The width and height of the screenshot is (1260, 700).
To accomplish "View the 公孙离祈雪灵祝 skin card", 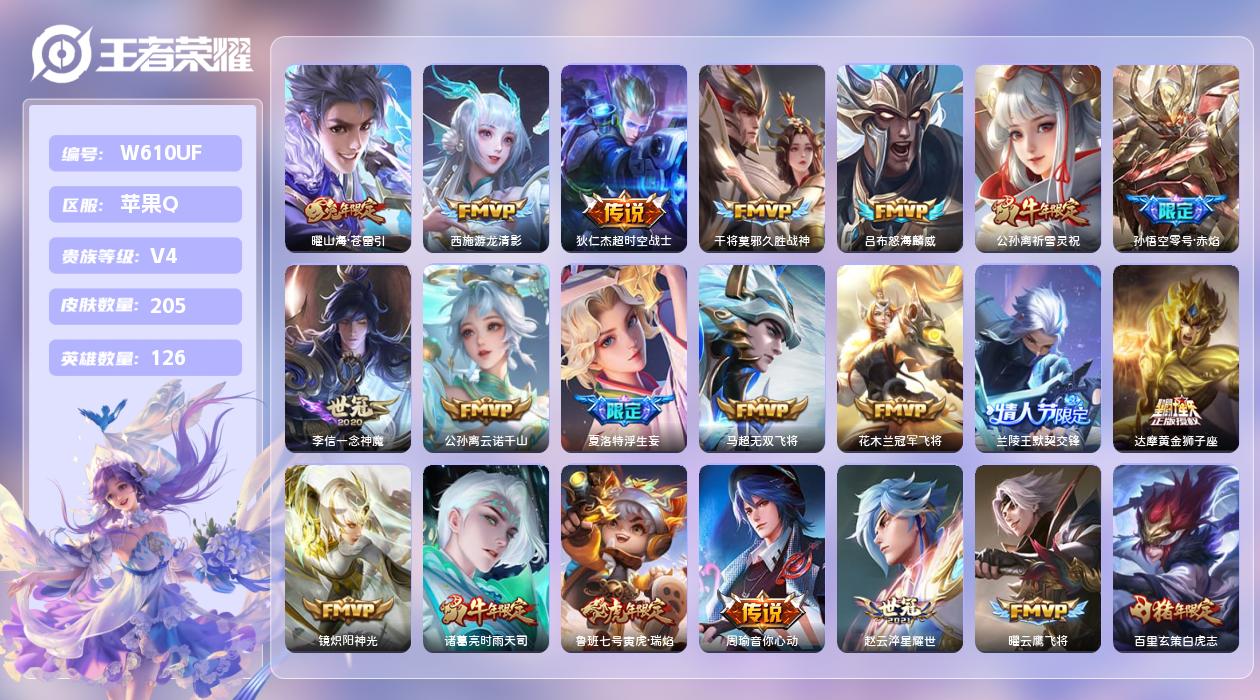I will [x=1038, y=157].
